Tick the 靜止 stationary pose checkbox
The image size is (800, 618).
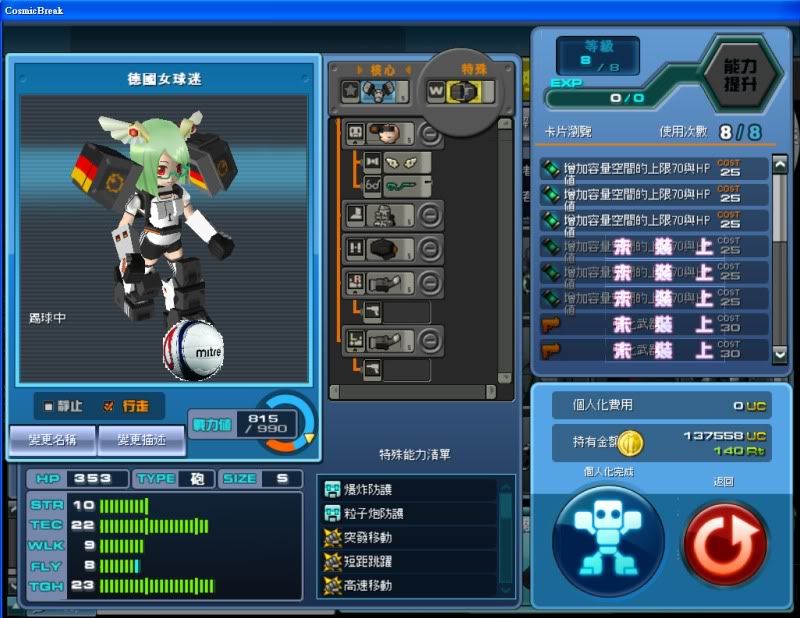tap(49, 407)
